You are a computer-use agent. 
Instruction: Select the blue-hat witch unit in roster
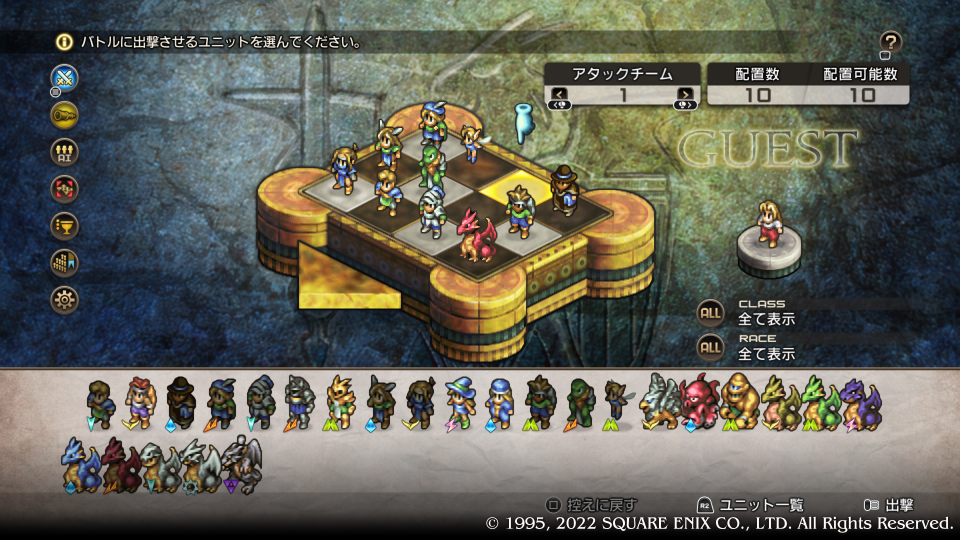(460, 402)
